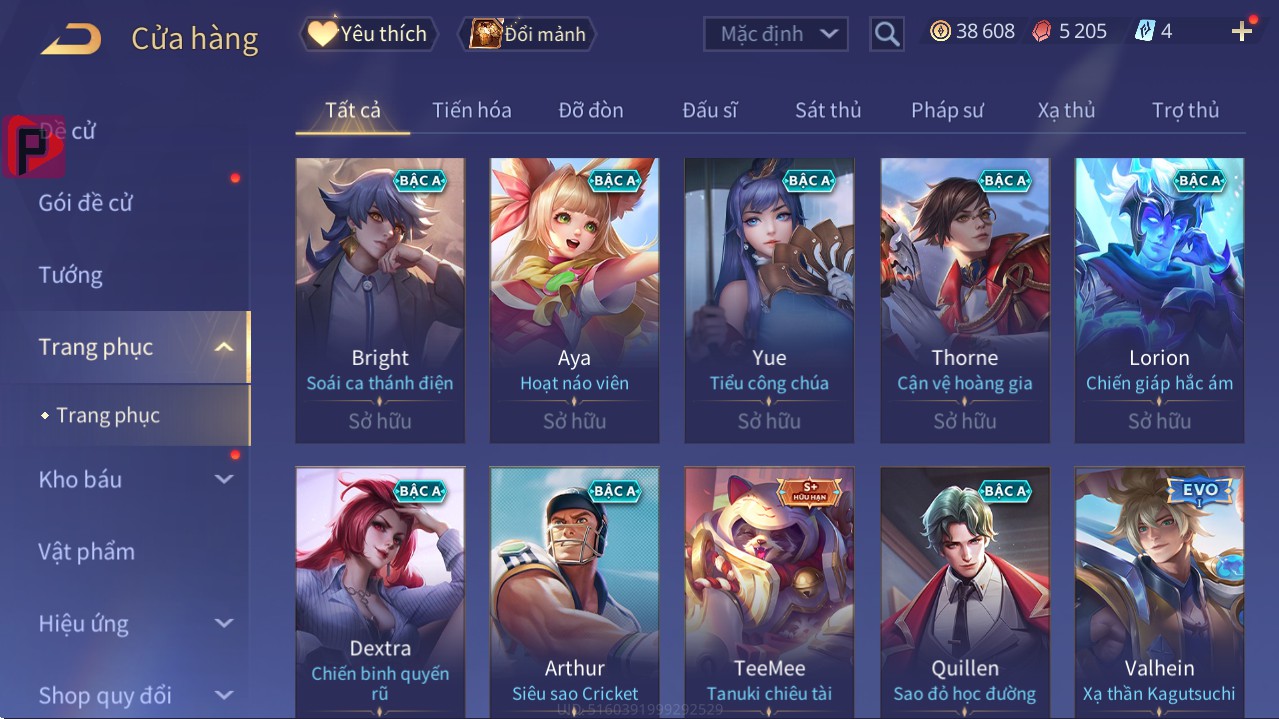Select the Vật phẩm items menu

[x=86, y=551]
